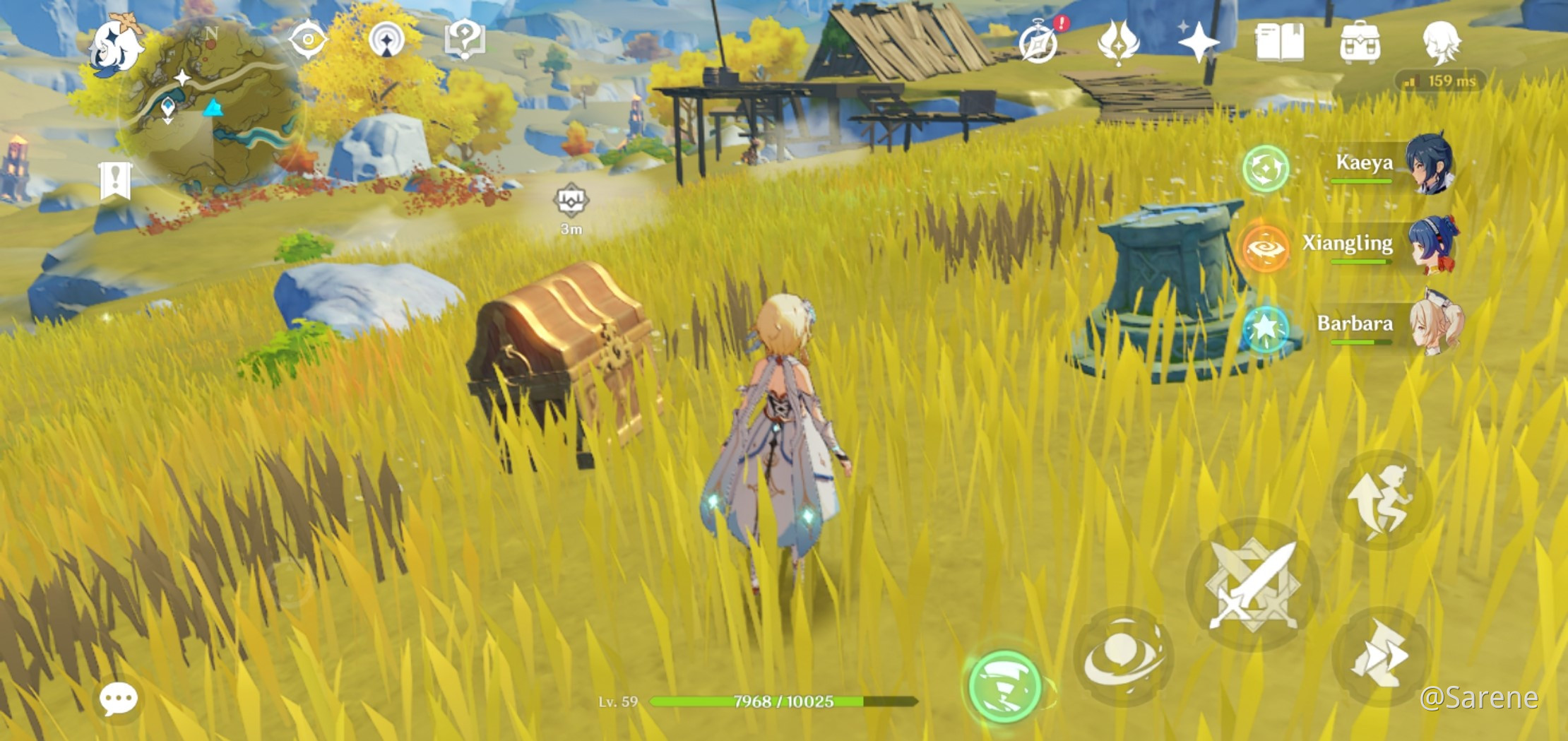
Task: Open the quest bookmark icon
Action: pyautogui.click(x=115, y=180)
